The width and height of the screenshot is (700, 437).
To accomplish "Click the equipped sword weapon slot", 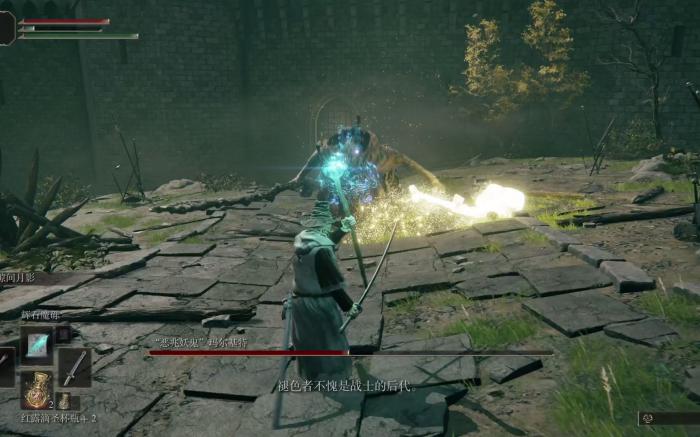I will pos(74,367).
